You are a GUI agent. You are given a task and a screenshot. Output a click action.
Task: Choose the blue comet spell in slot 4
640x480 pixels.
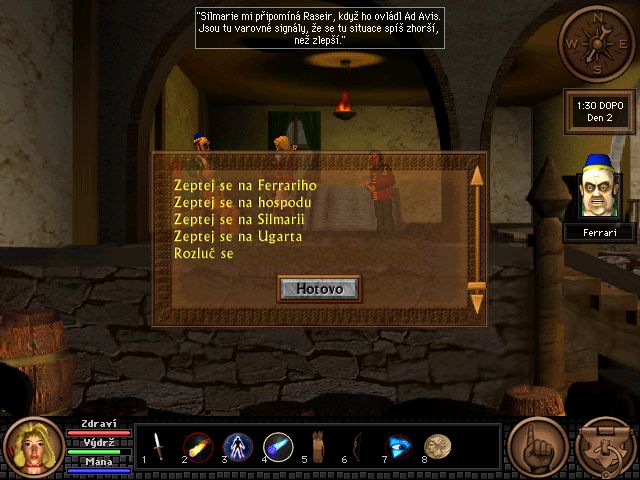[x=278, y=447]
